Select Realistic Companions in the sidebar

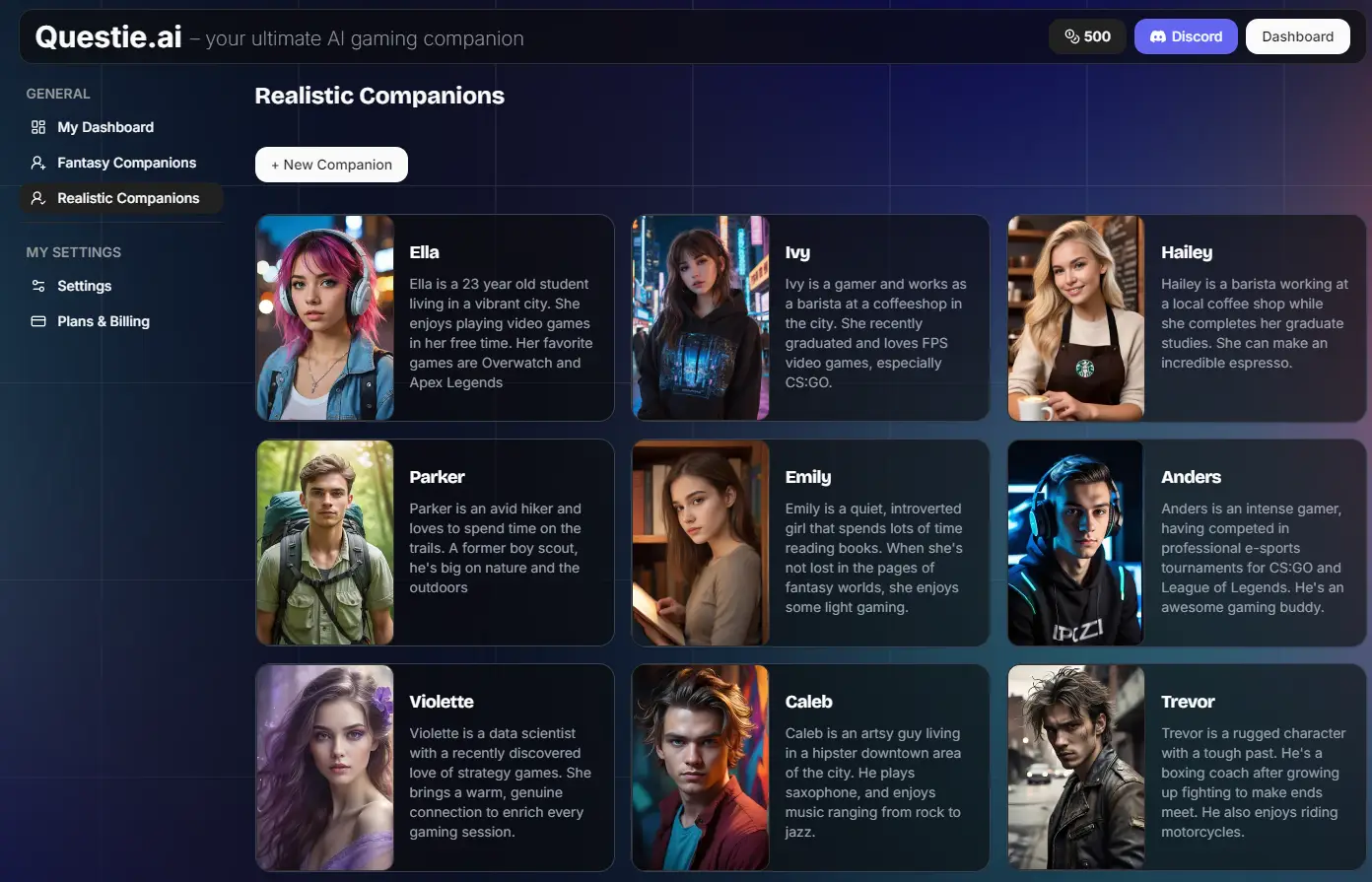[x=128, y=198]
